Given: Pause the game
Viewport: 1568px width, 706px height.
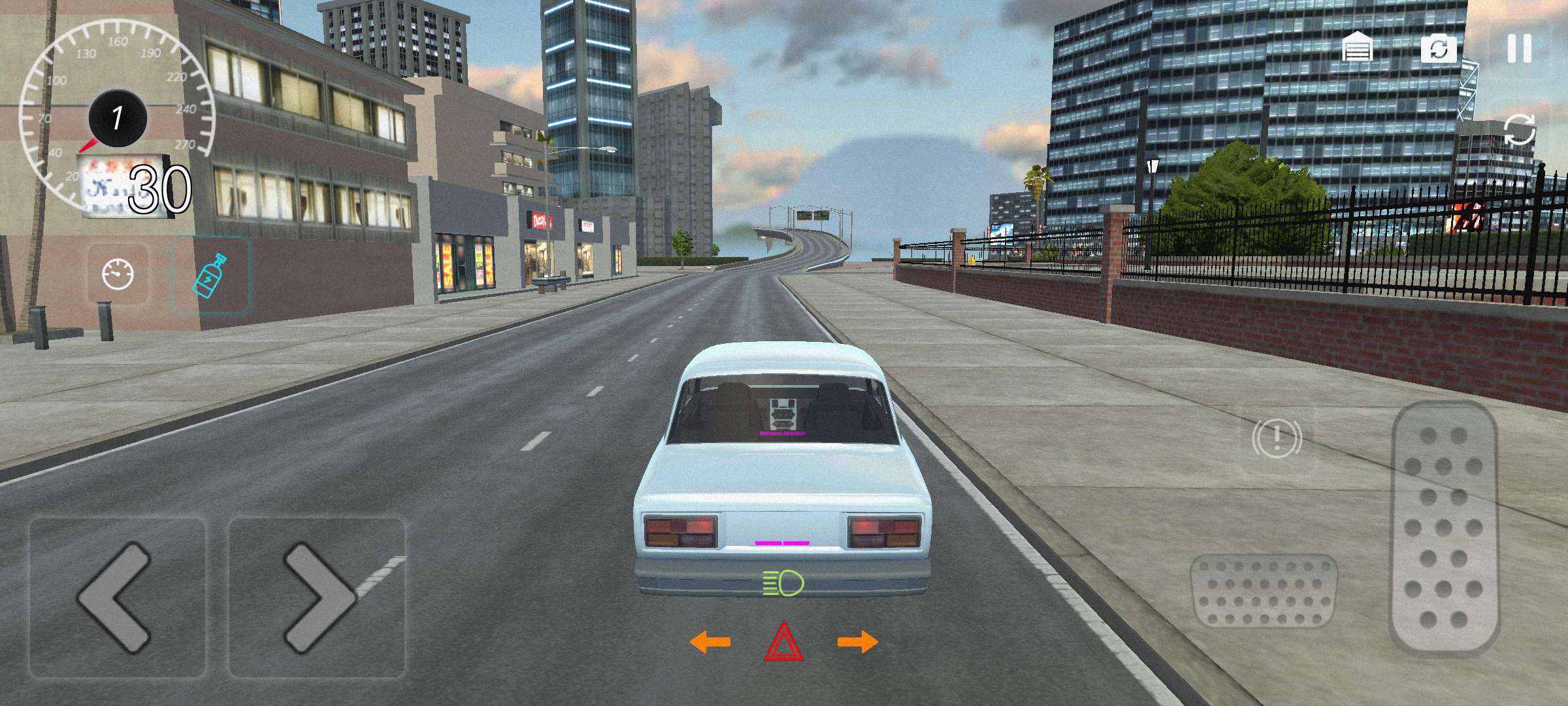Looking at the screenshot, I should (x=1519, y=48).
